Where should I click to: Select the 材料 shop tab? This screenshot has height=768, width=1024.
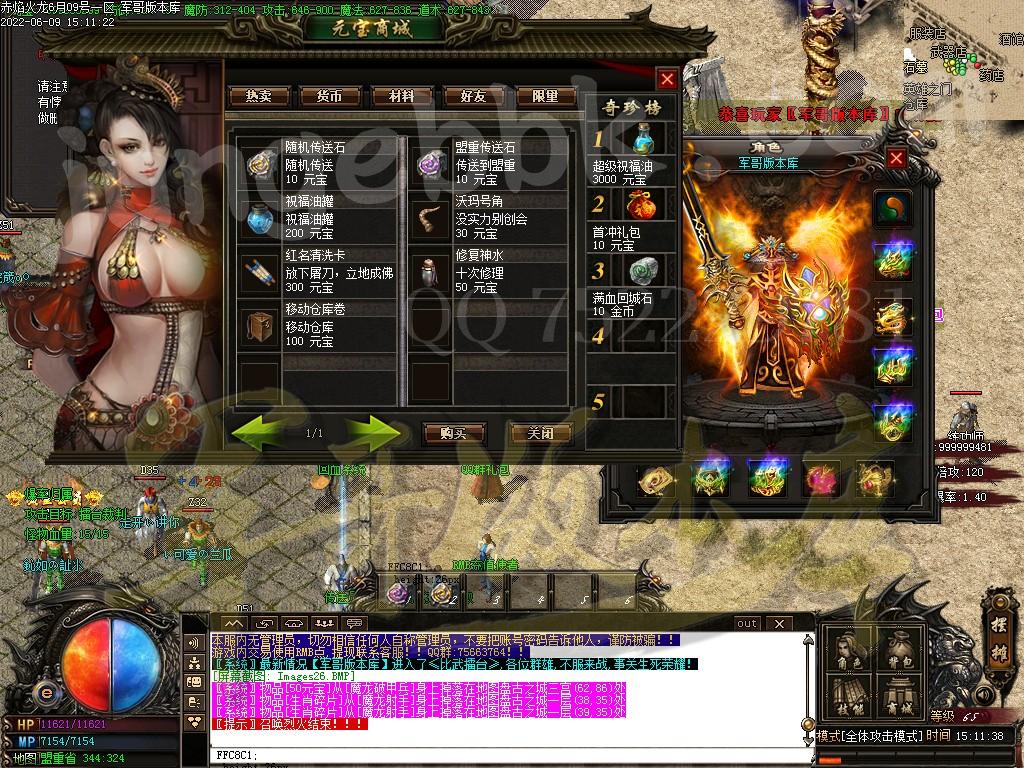click(x=402, y=96)
